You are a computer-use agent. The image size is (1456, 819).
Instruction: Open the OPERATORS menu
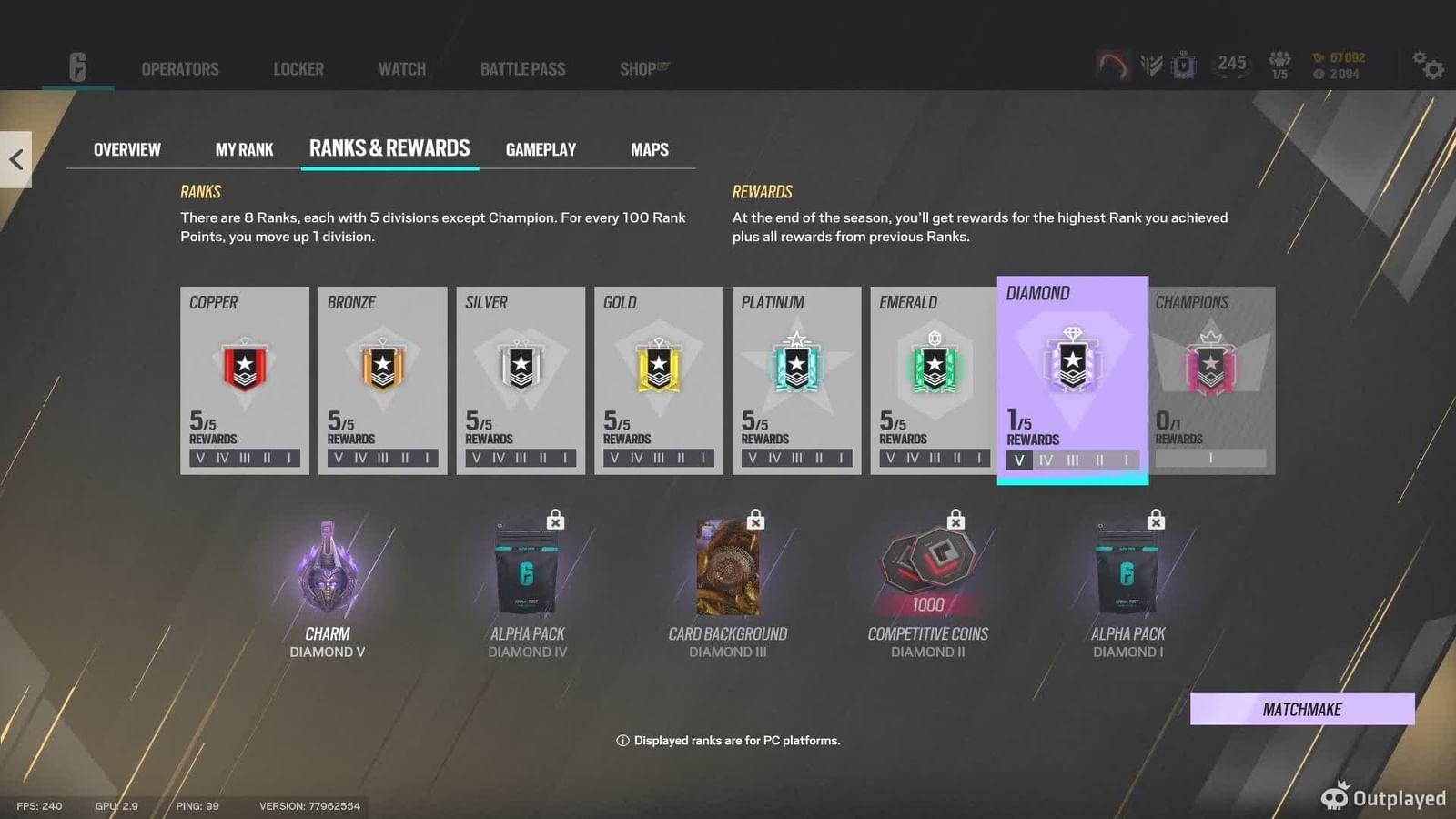pyautogui.click(x=179, y=68)
